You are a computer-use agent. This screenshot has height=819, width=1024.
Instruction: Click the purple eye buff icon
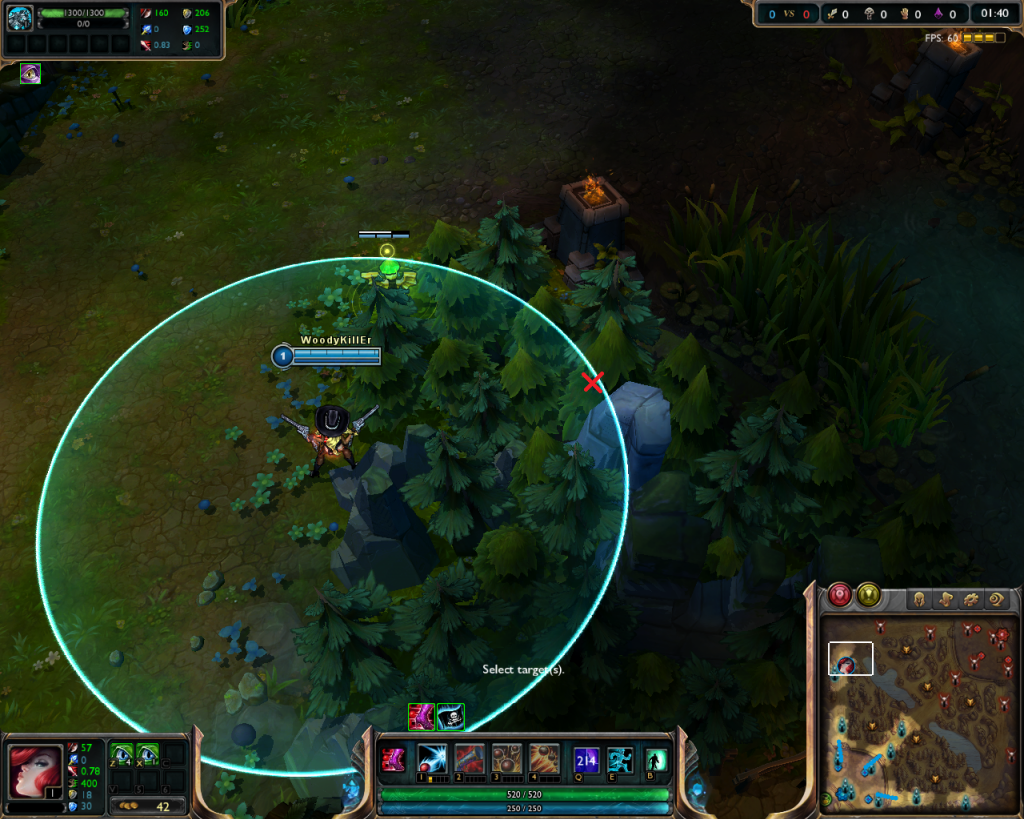(x=30, y=73)
